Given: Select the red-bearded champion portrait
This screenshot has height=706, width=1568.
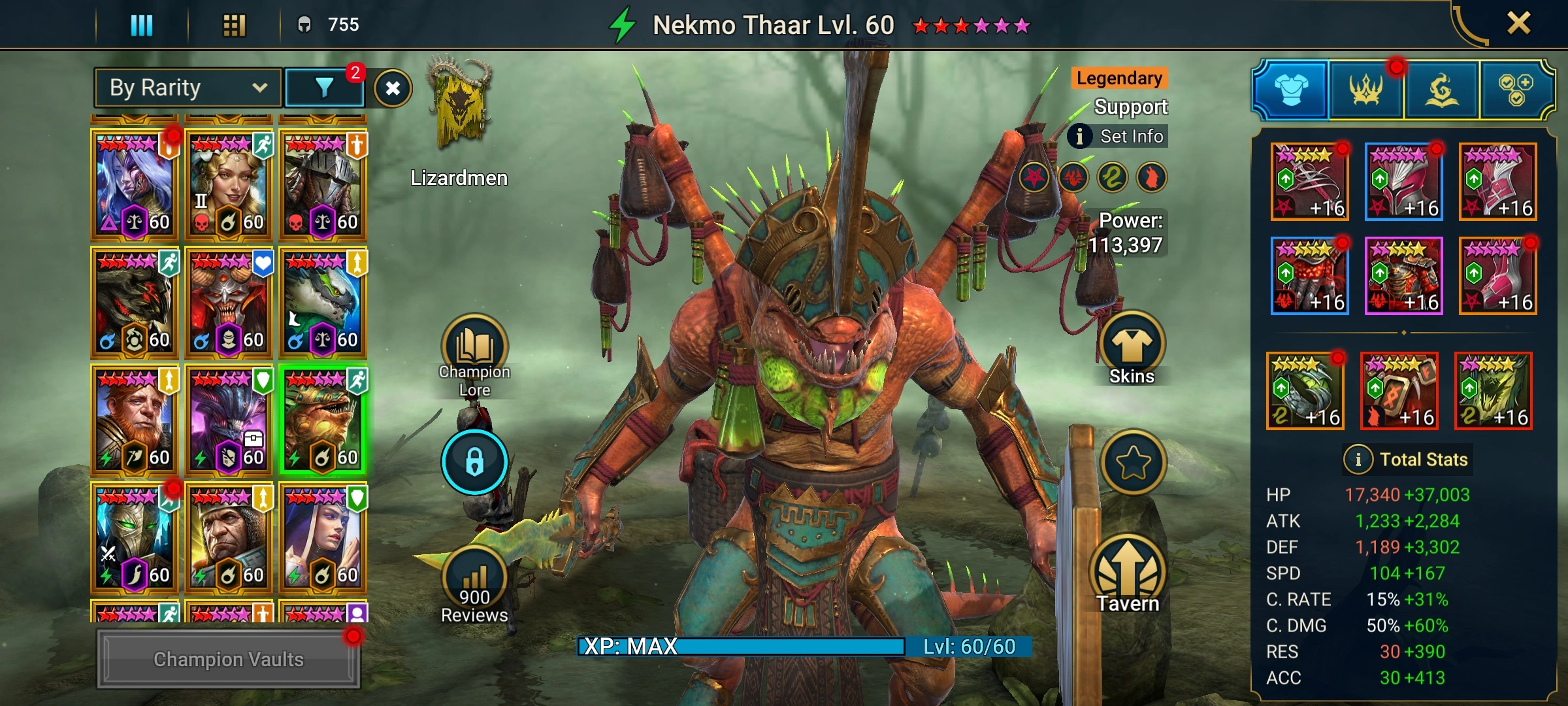Looking at the screenshot, I should click(135, 420).
